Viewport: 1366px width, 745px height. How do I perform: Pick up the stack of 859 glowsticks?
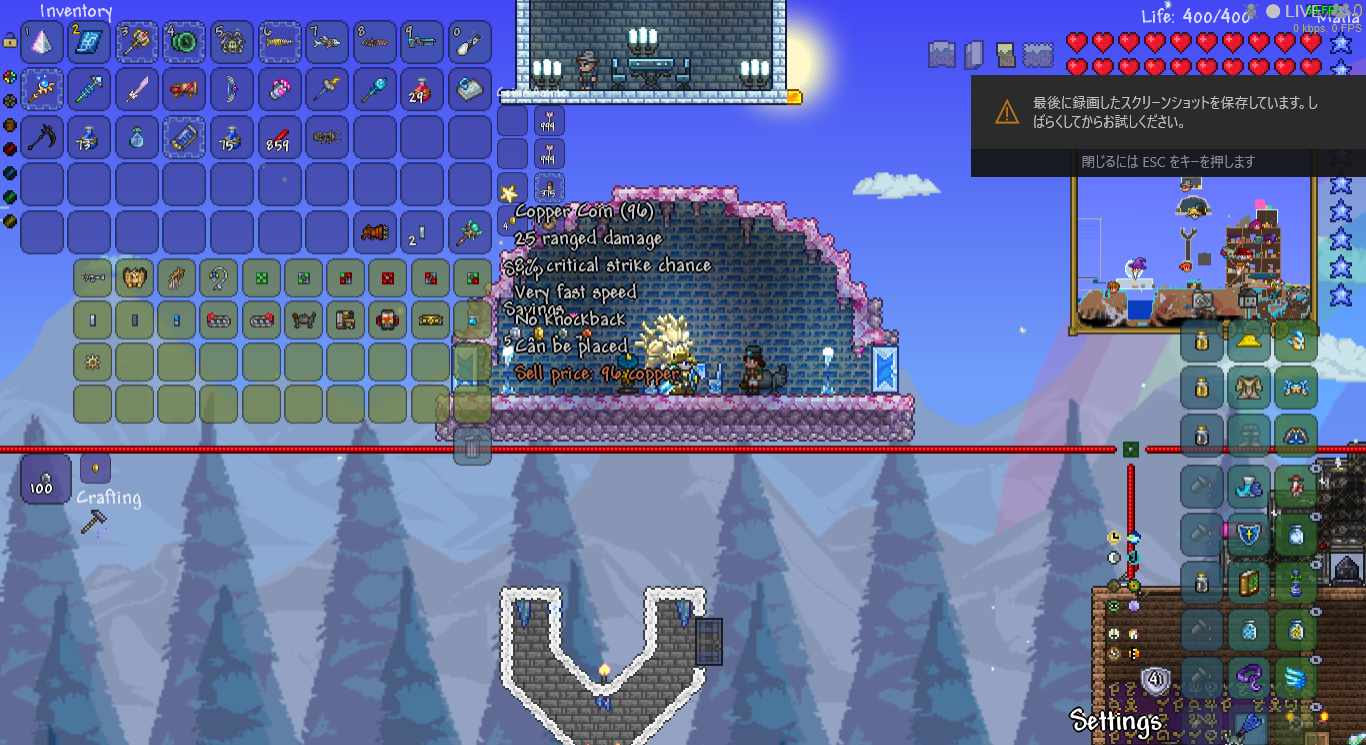(279, 138)
